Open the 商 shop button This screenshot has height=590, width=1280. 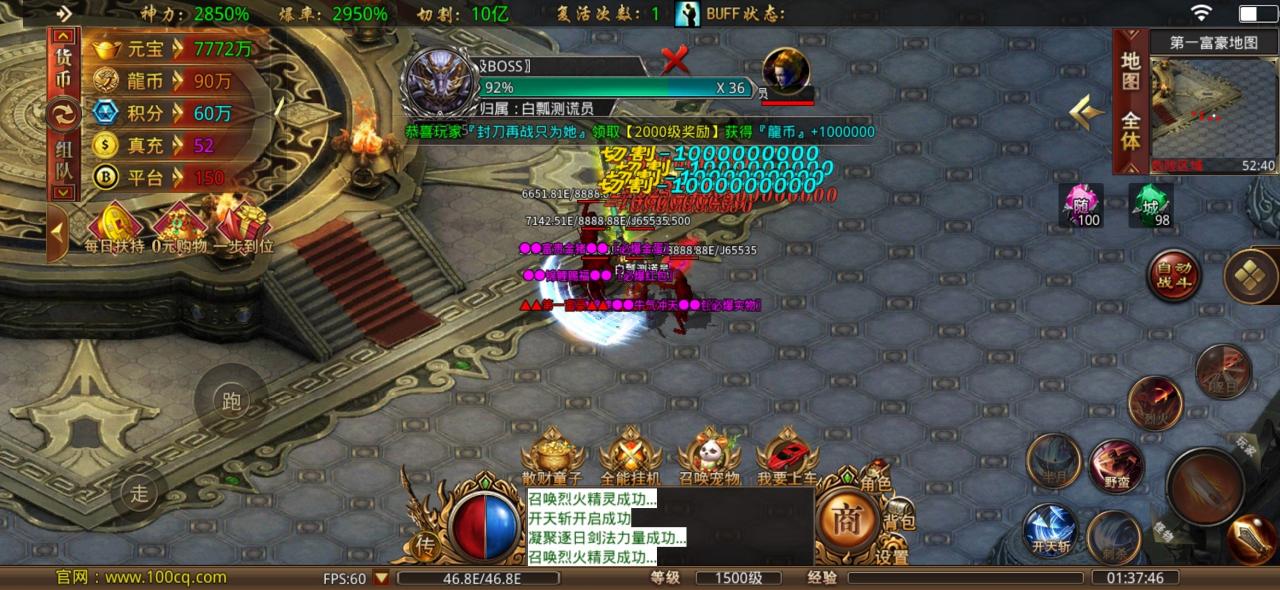847,518
